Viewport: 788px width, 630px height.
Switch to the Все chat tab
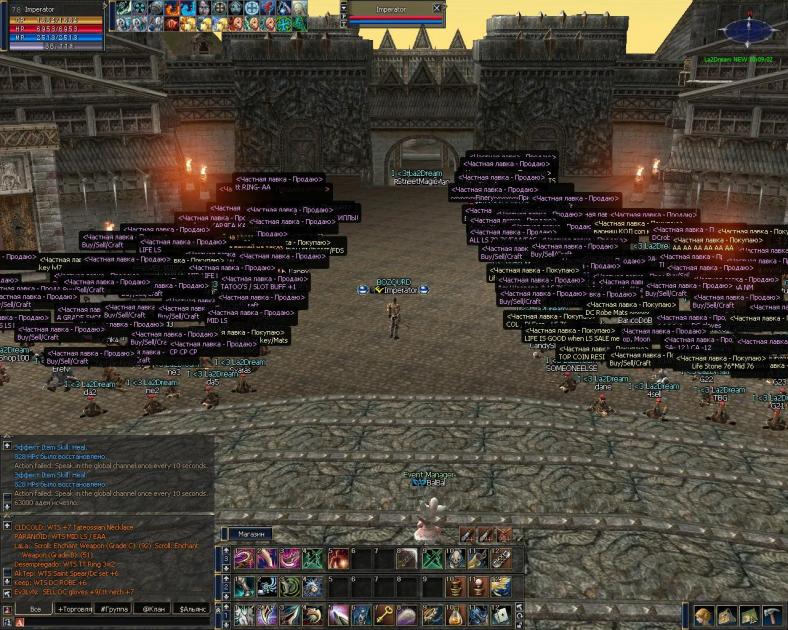point(36,608)
